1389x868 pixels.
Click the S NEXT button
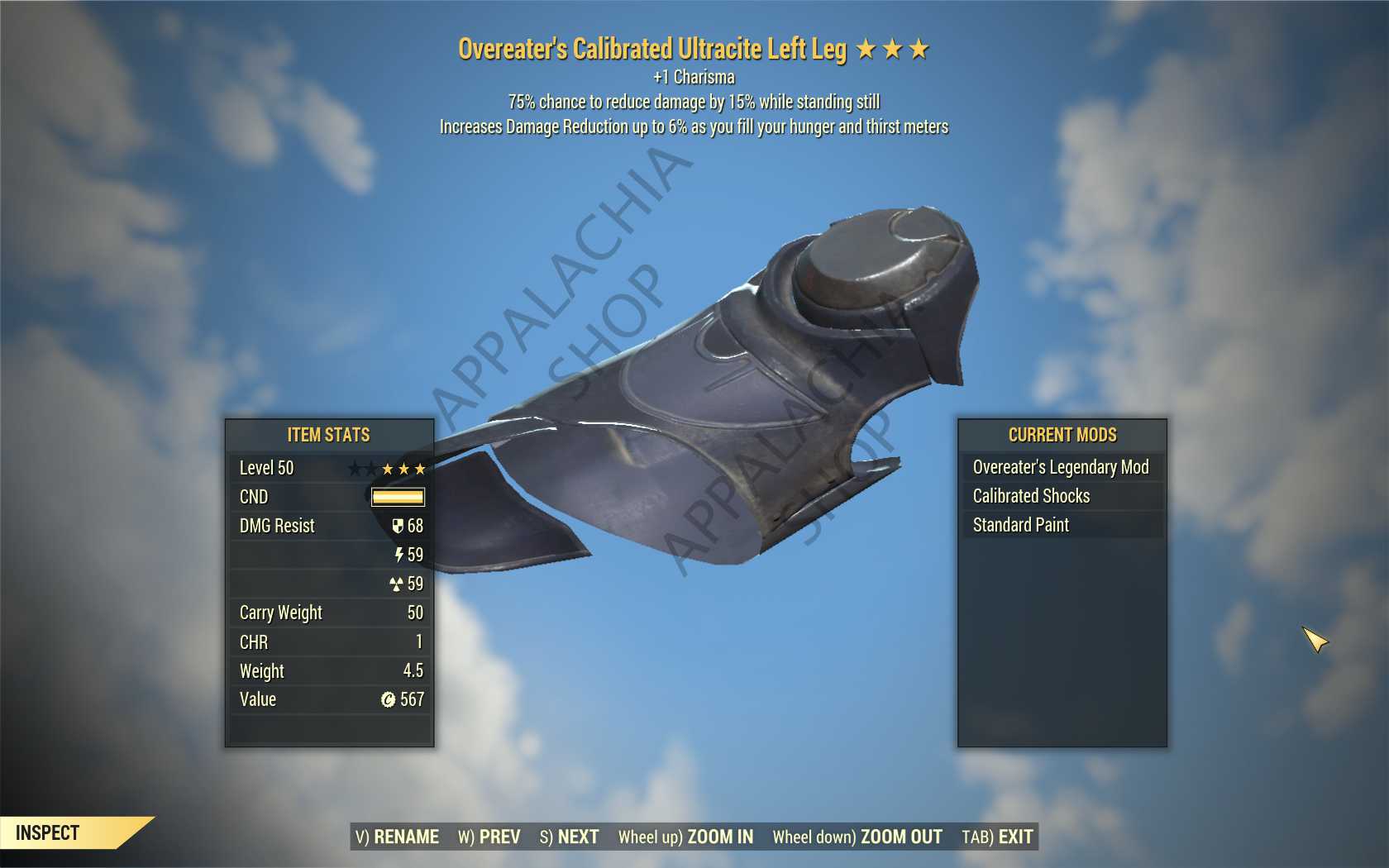click(x=570, y=837)
